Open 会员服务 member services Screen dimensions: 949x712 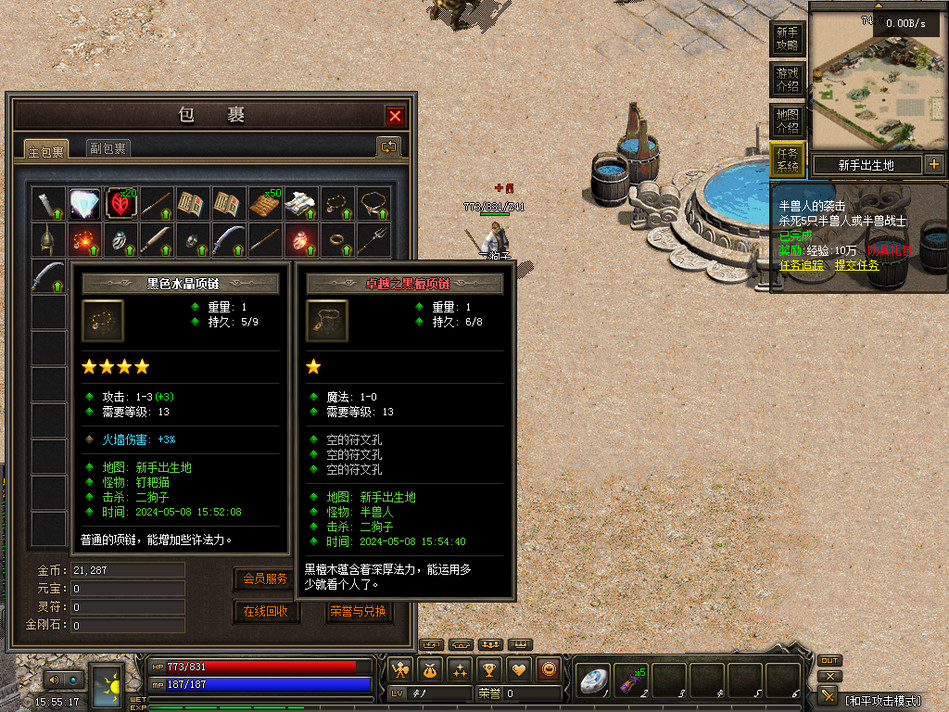pos(266,578)
